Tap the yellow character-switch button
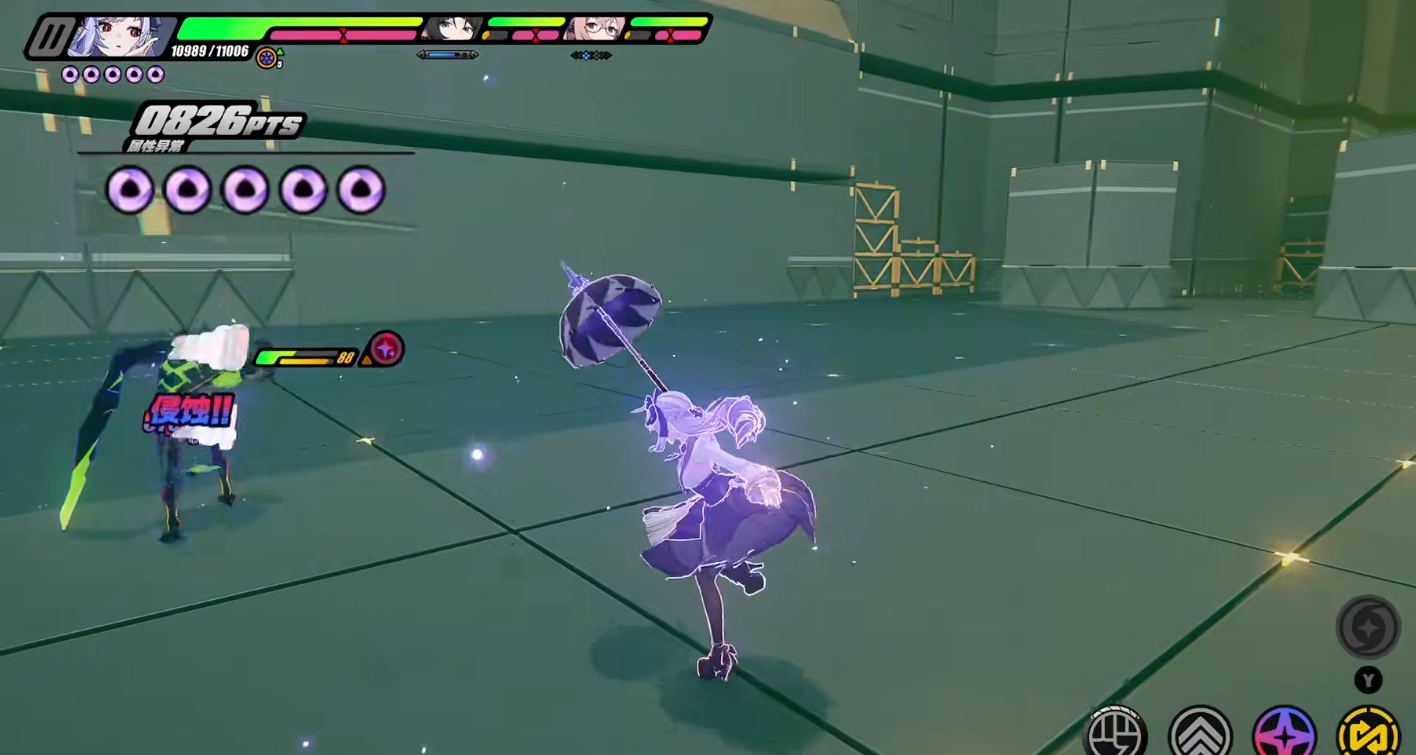 coord(1368,732)
